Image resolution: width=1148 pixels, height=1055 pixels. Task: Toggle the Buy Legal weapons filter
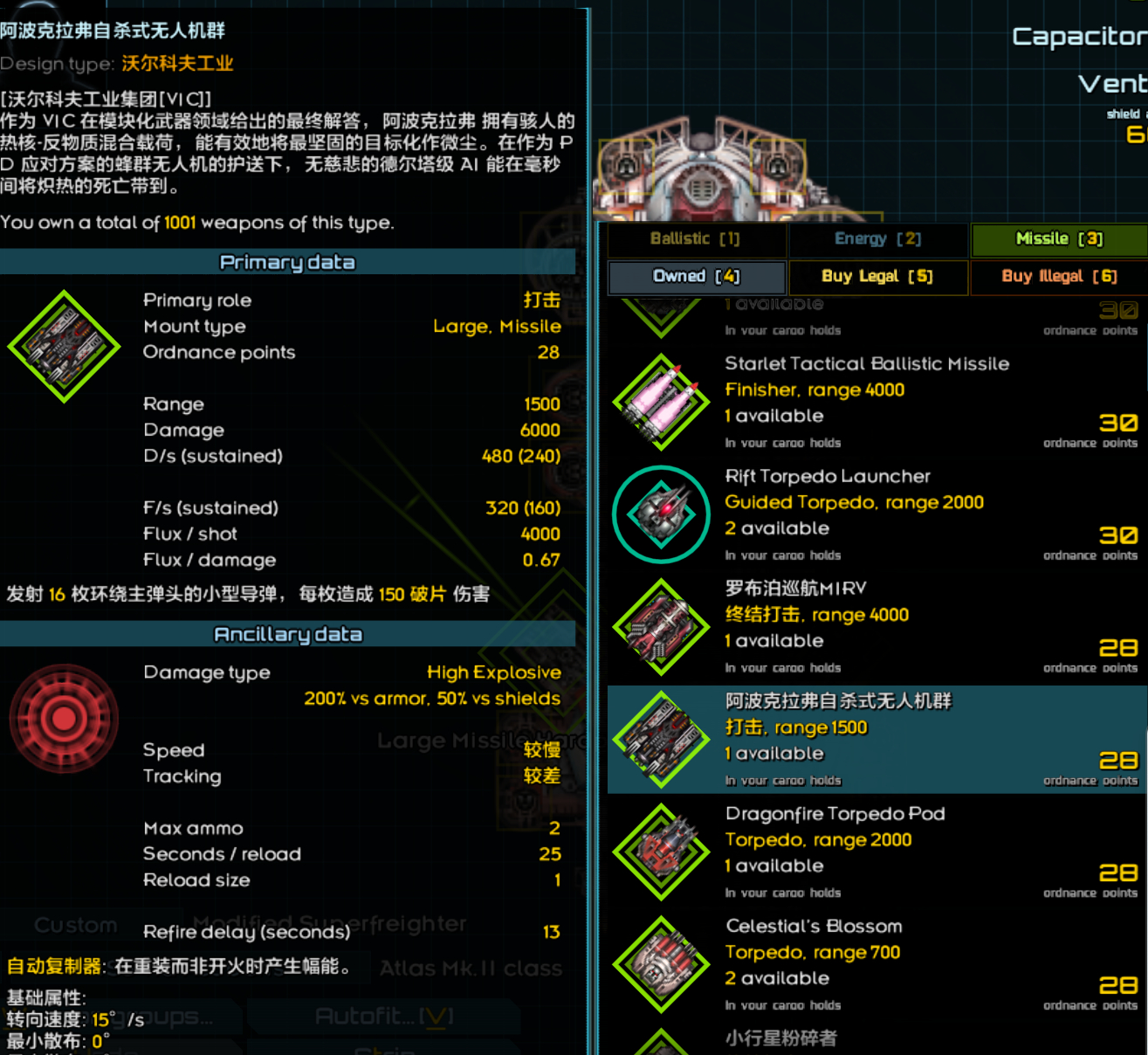pyautogui.click(x=877, y=276)
